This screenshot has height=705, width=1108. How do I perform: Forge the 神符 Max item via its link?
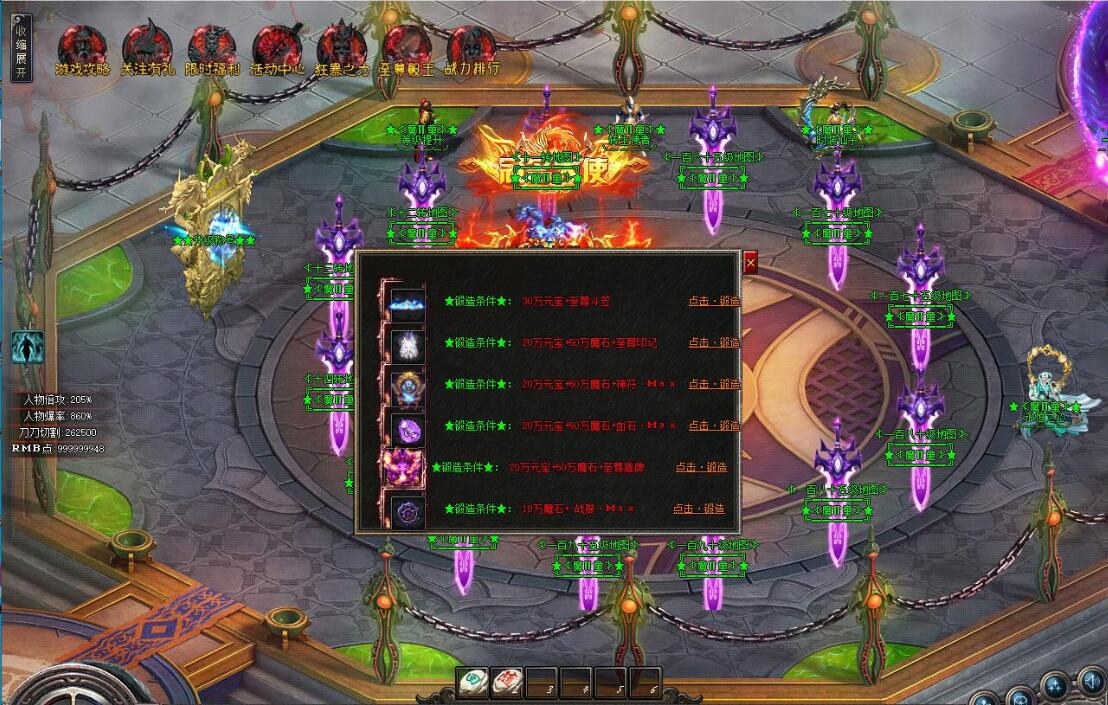click(x=714, y=384)
